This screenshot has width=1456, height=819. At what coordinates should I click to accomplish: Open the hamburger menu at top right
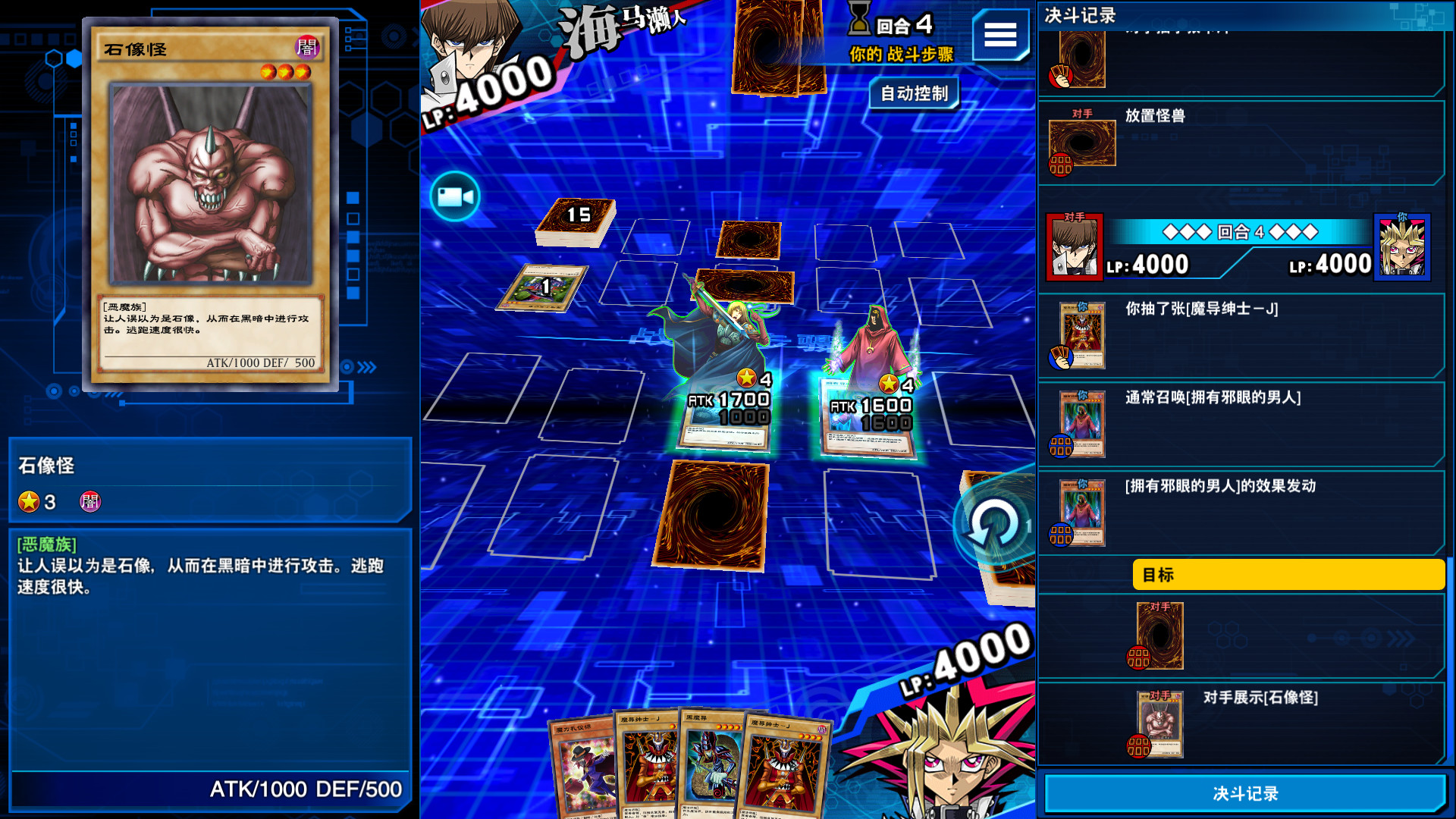tap(1000, 36)
